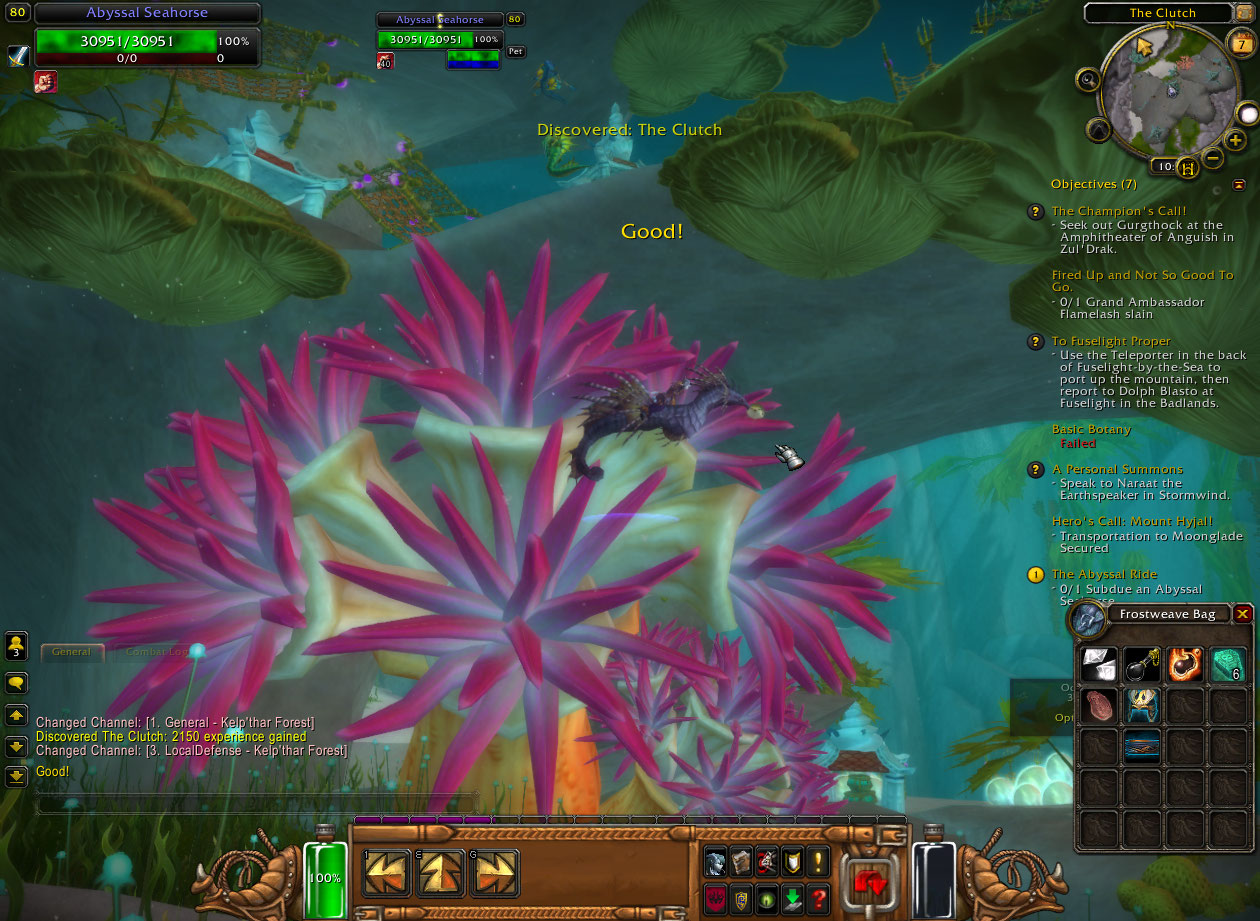Close the Frostweave Bag window

point(1242,614)
